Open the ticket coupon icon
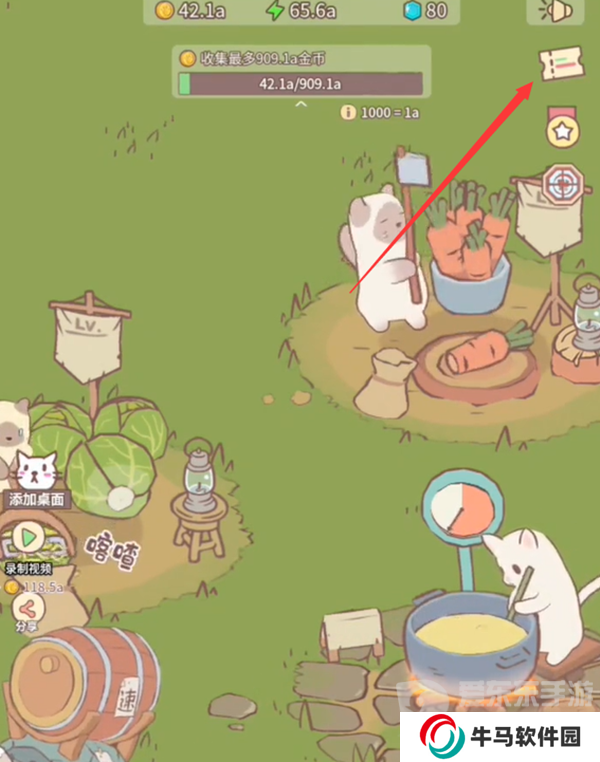 [x=558, y=65]
